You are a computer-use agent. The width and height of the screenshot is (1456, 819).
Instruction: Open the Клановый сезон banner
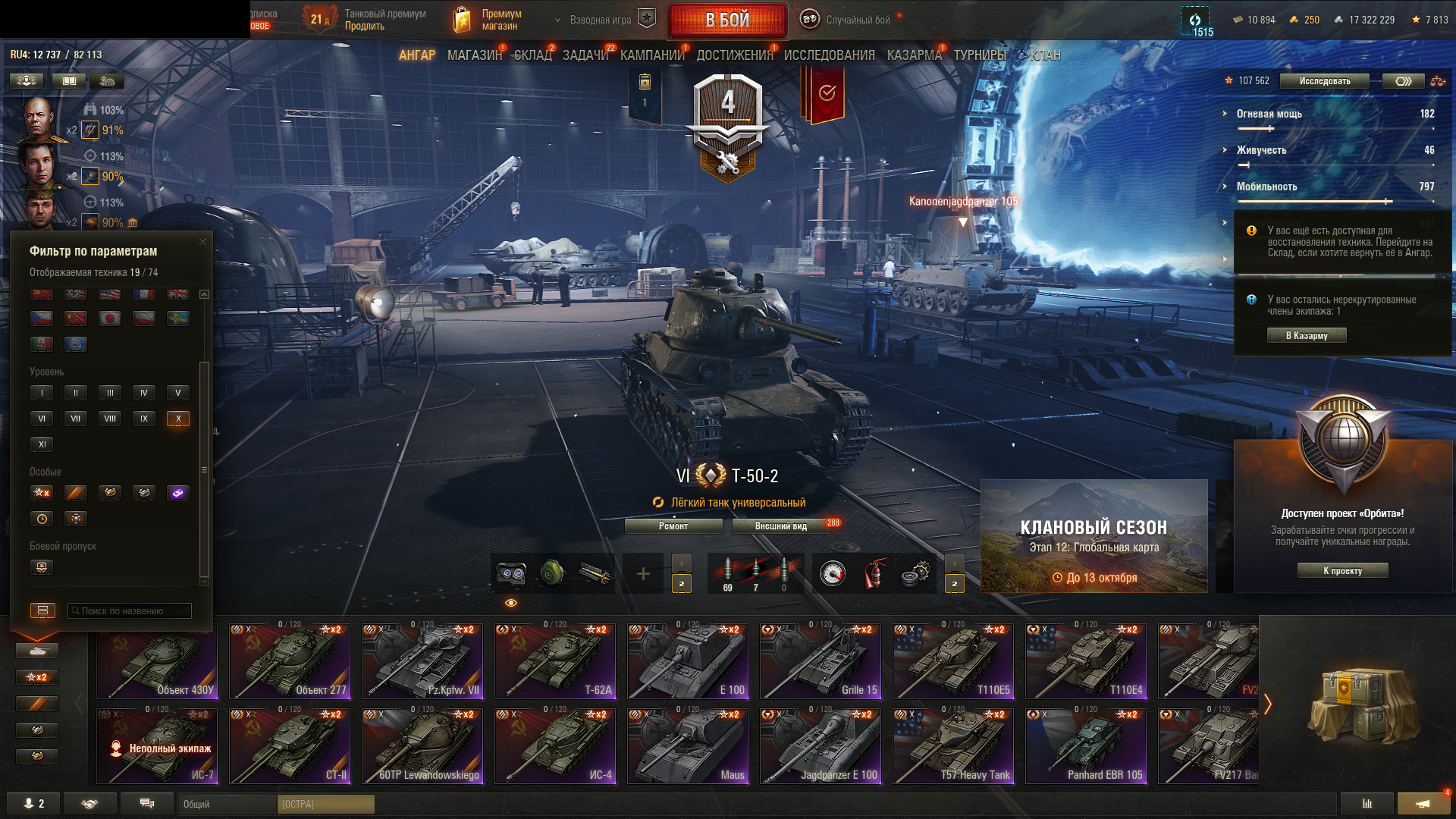tap(1094, 536)
